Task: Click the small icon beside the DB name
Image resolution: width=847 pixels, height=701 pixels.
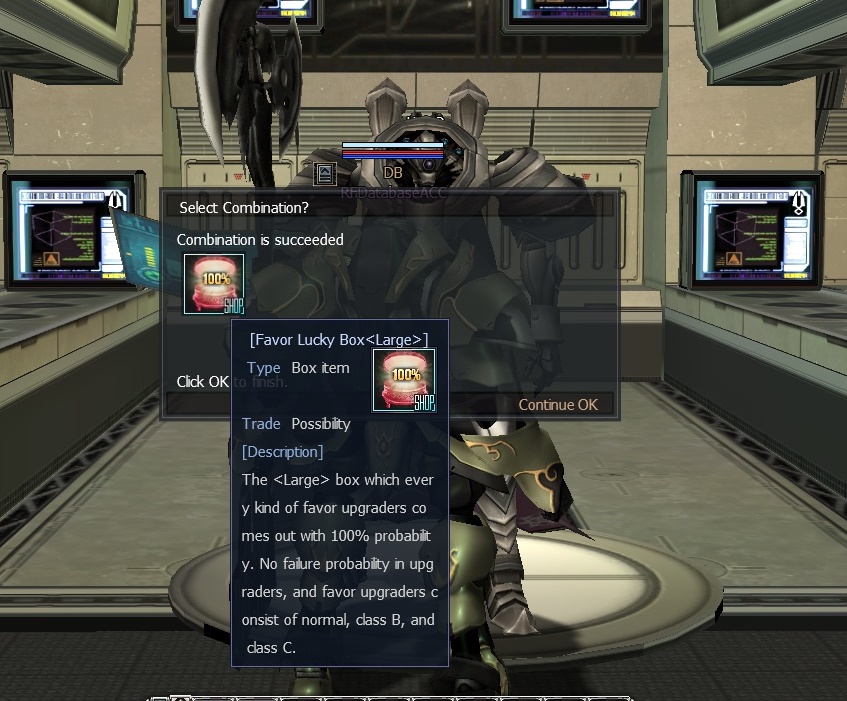Action: point(325,174)
